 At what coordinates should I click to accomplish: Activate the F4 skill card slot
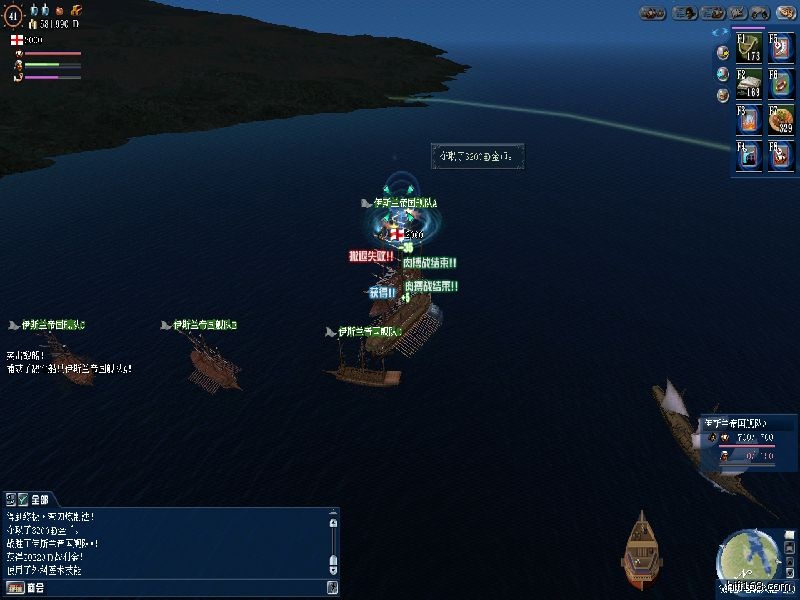coord(749,155)
